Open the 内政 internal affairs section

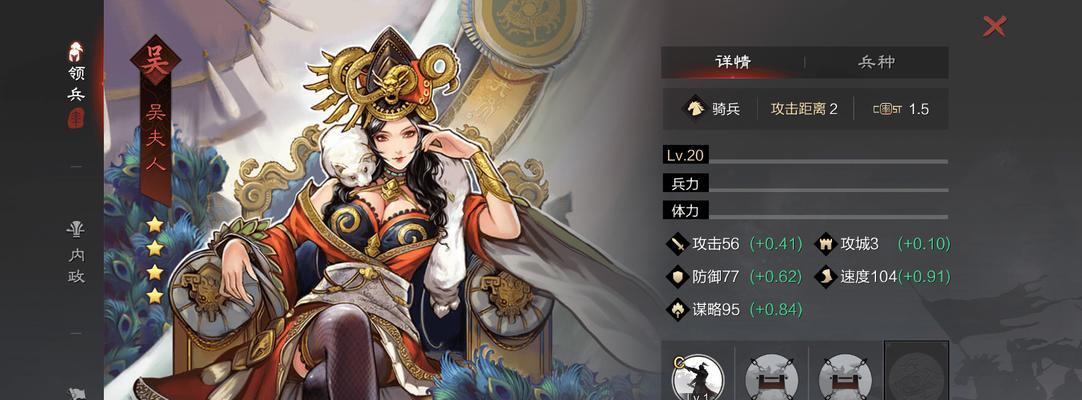click(76, 255)
